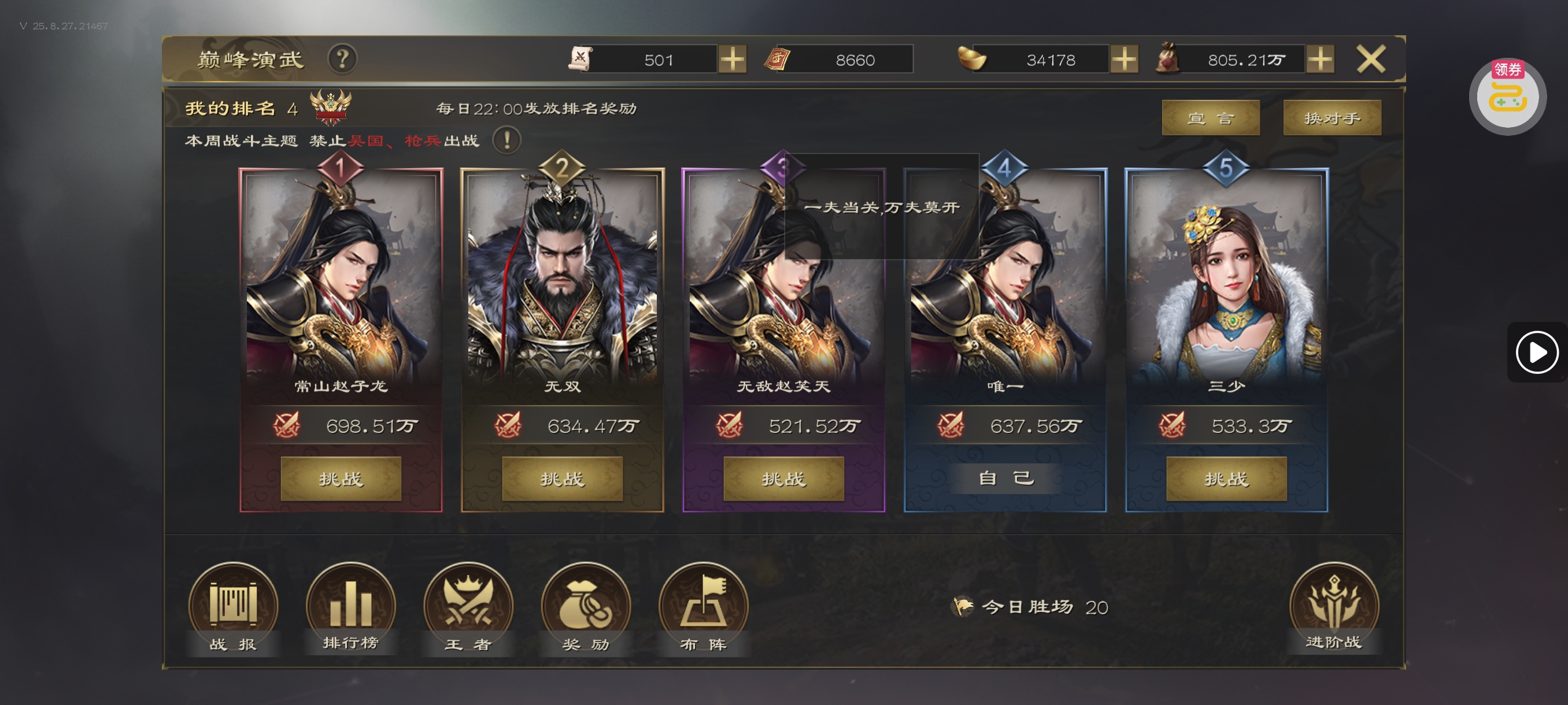Add more gold ingots
The width and height of the screenshot is (1568, 705).
(x=1123, y=60)
